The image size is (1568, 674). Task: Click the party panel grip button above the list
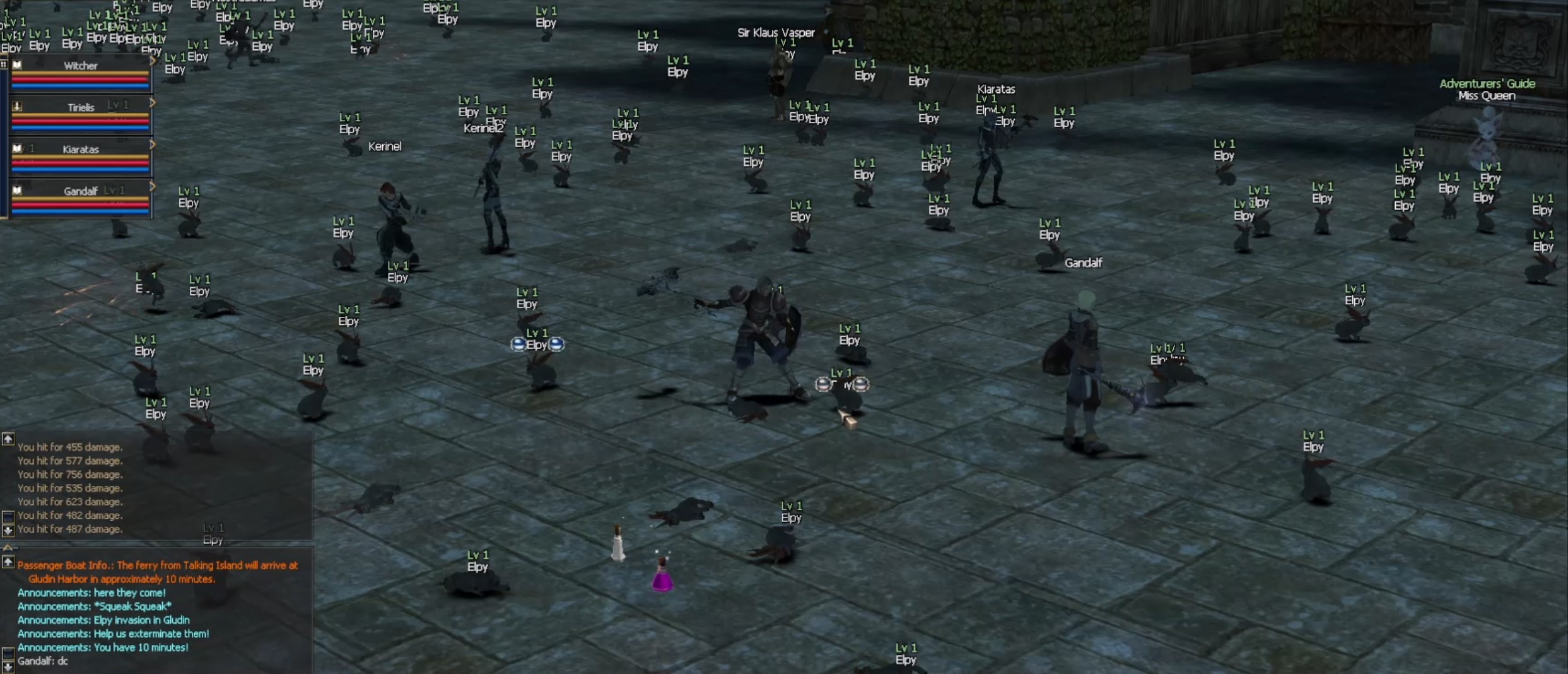4,64
